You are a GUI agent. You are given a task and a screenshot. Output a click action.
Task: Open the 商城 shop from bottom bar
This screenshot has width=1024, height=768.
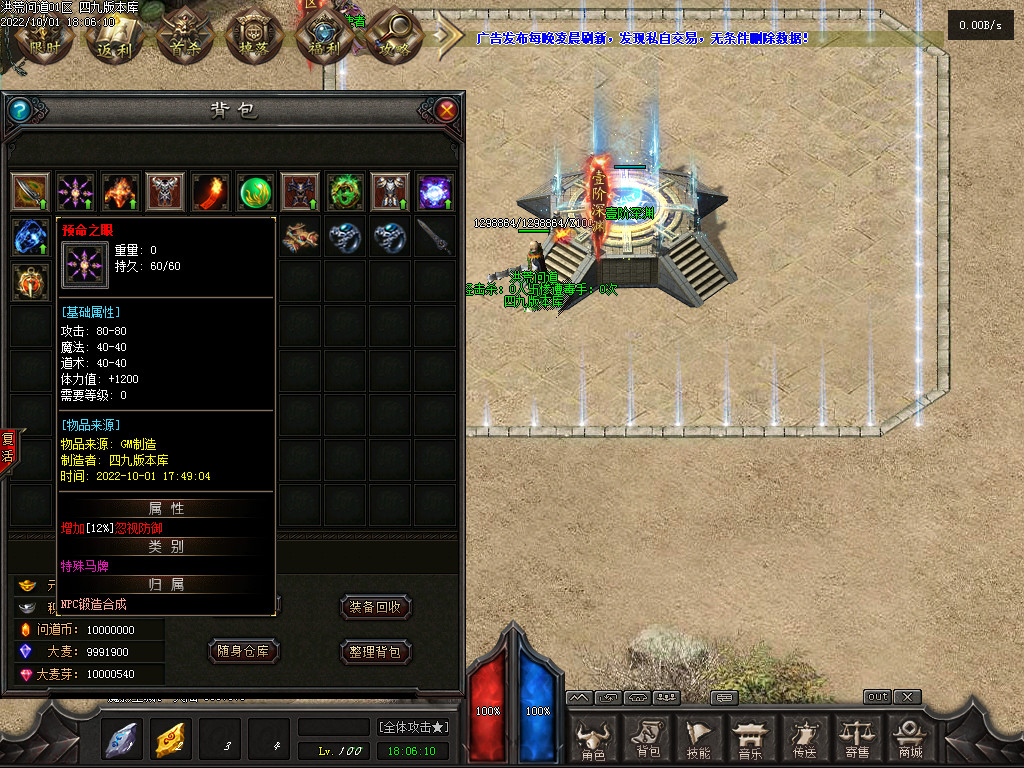pyautogui.click(x=910, y=740)
